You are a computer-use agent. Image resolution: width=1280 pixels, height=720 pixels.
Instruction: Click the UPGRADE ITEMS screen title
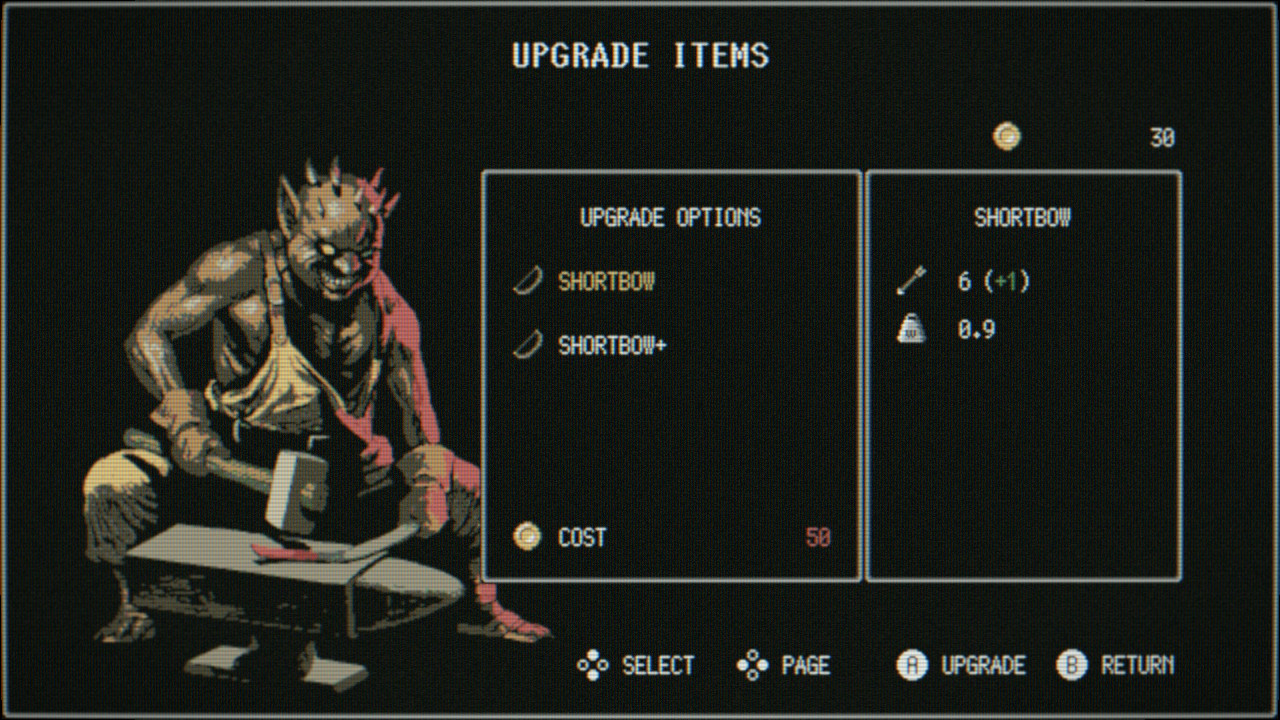(x=640, y=55)
